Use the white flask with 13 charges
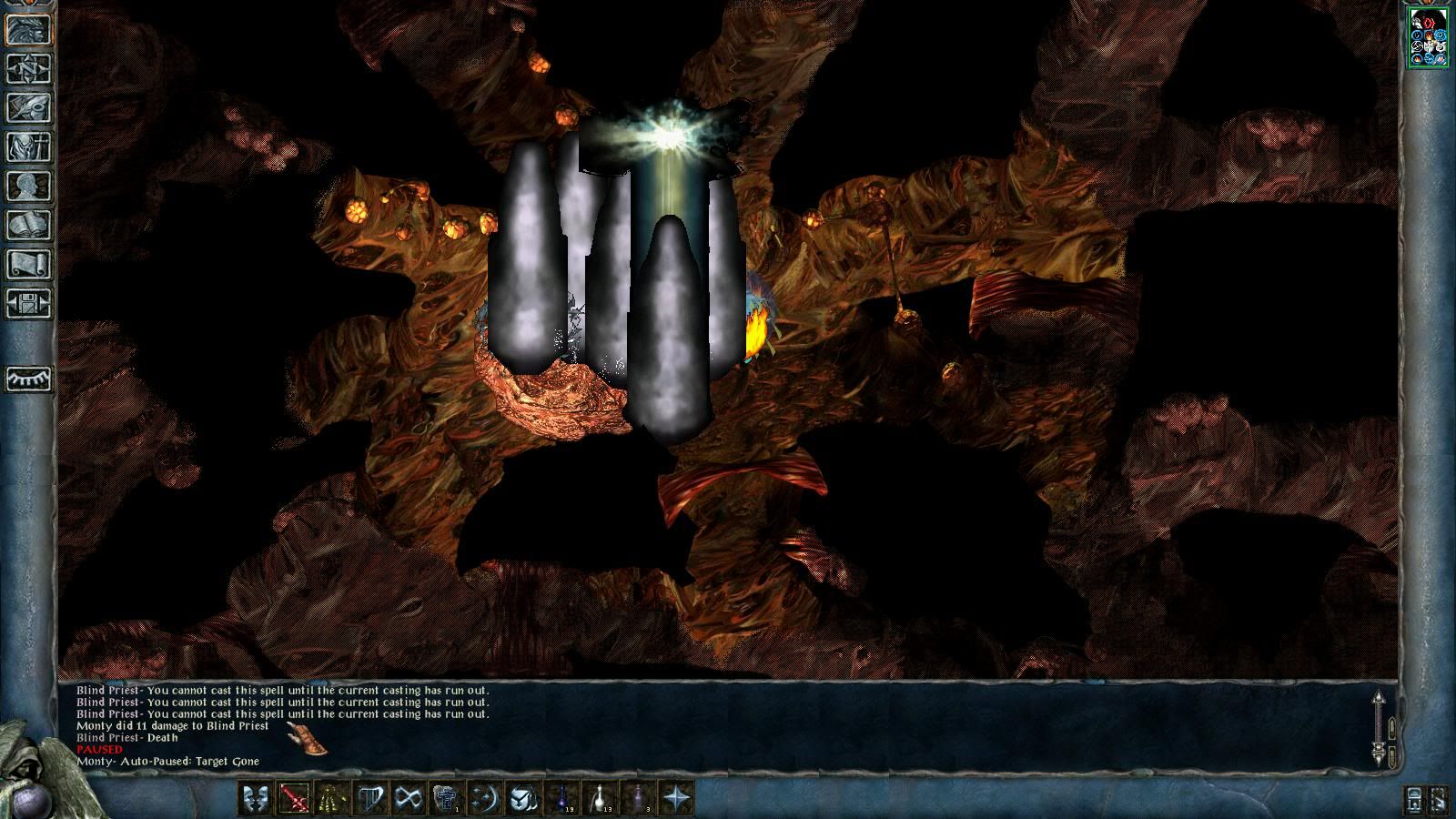This screenshot has width=1456, height=819. (x=601, y=799)
